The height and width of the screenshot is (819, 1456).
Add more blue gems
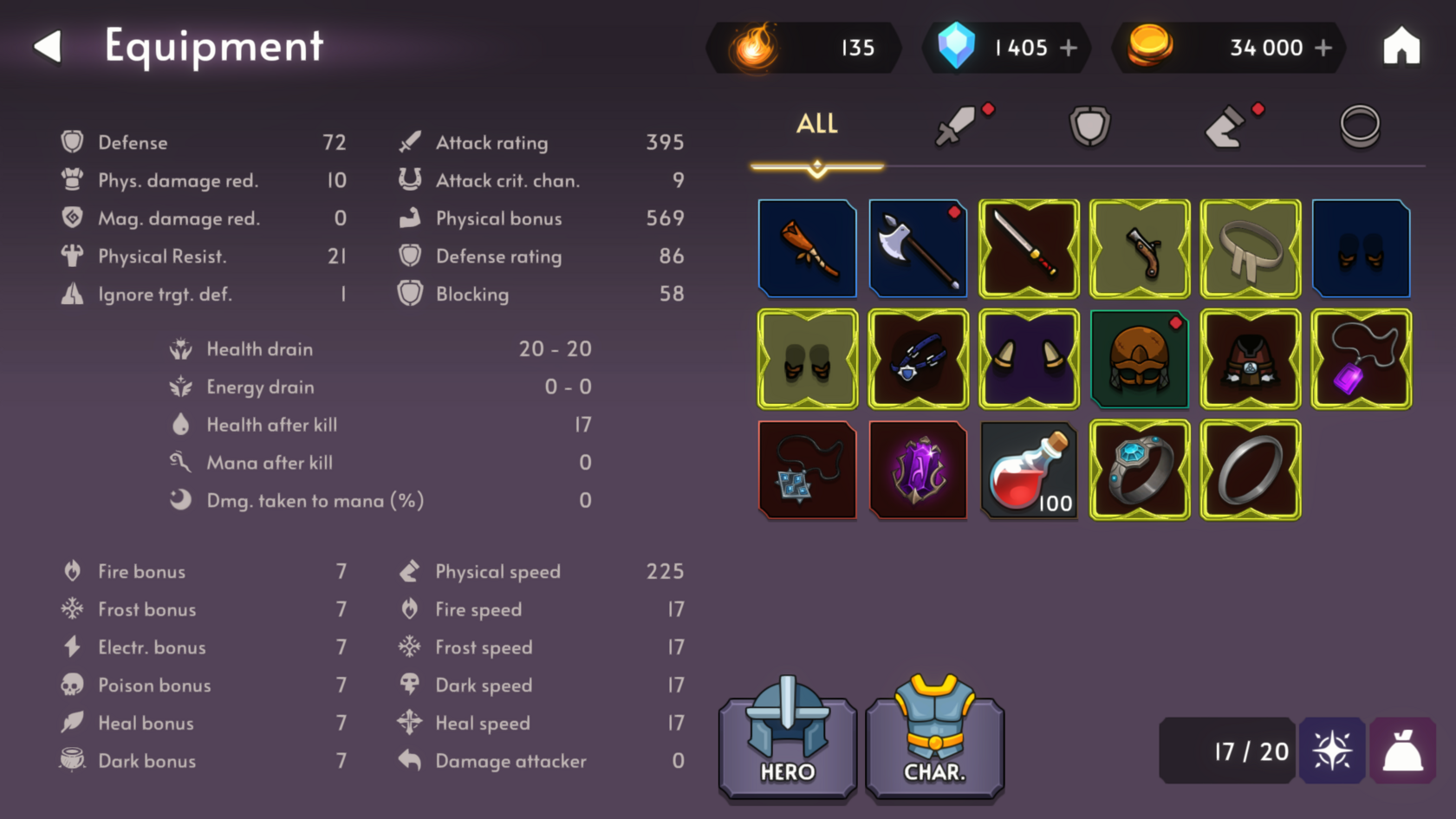pyautogui.click(x=1069, y=48)
